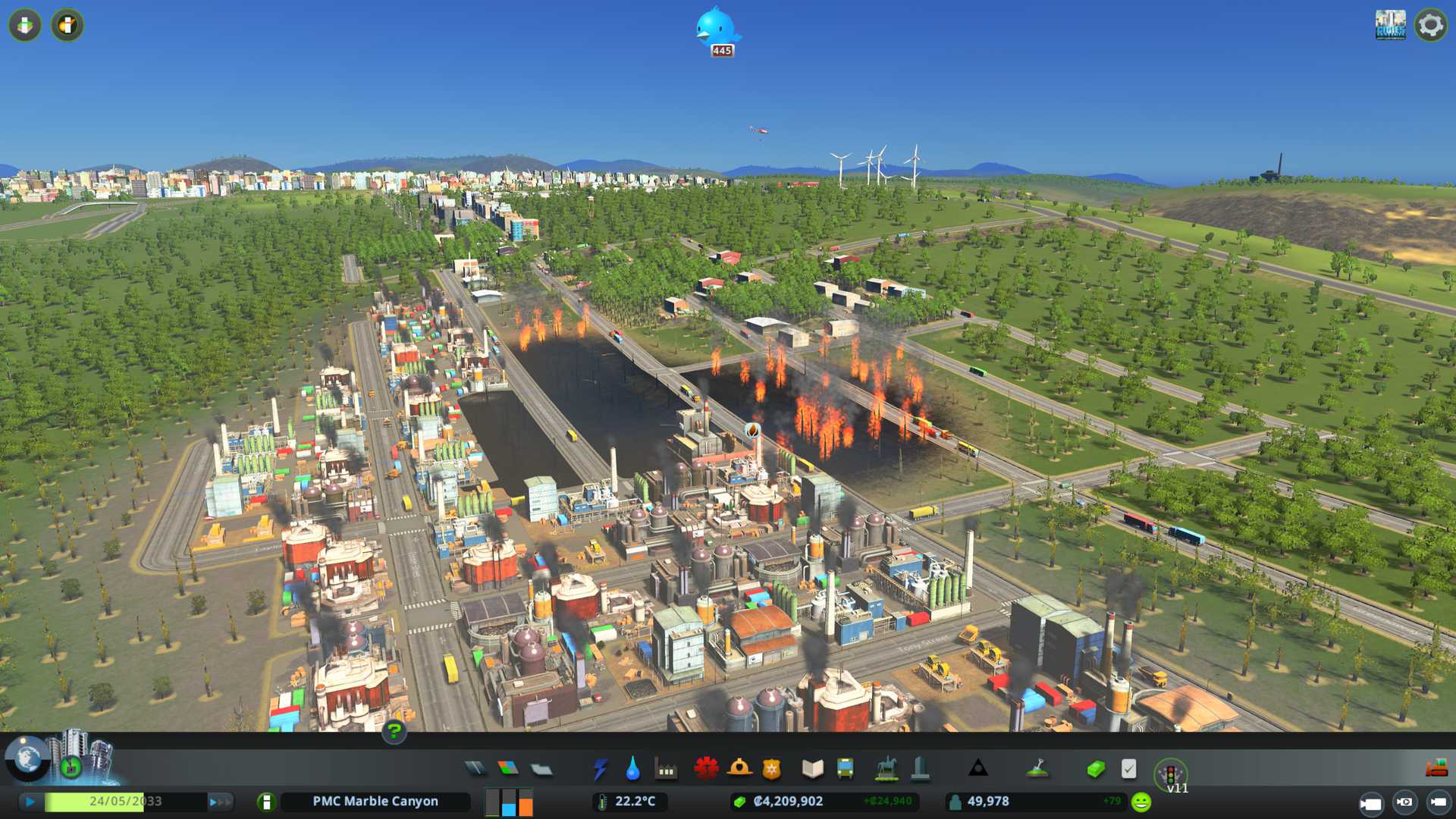Open the Electricity build menu

pyautogui.click(x=600, y=769)
